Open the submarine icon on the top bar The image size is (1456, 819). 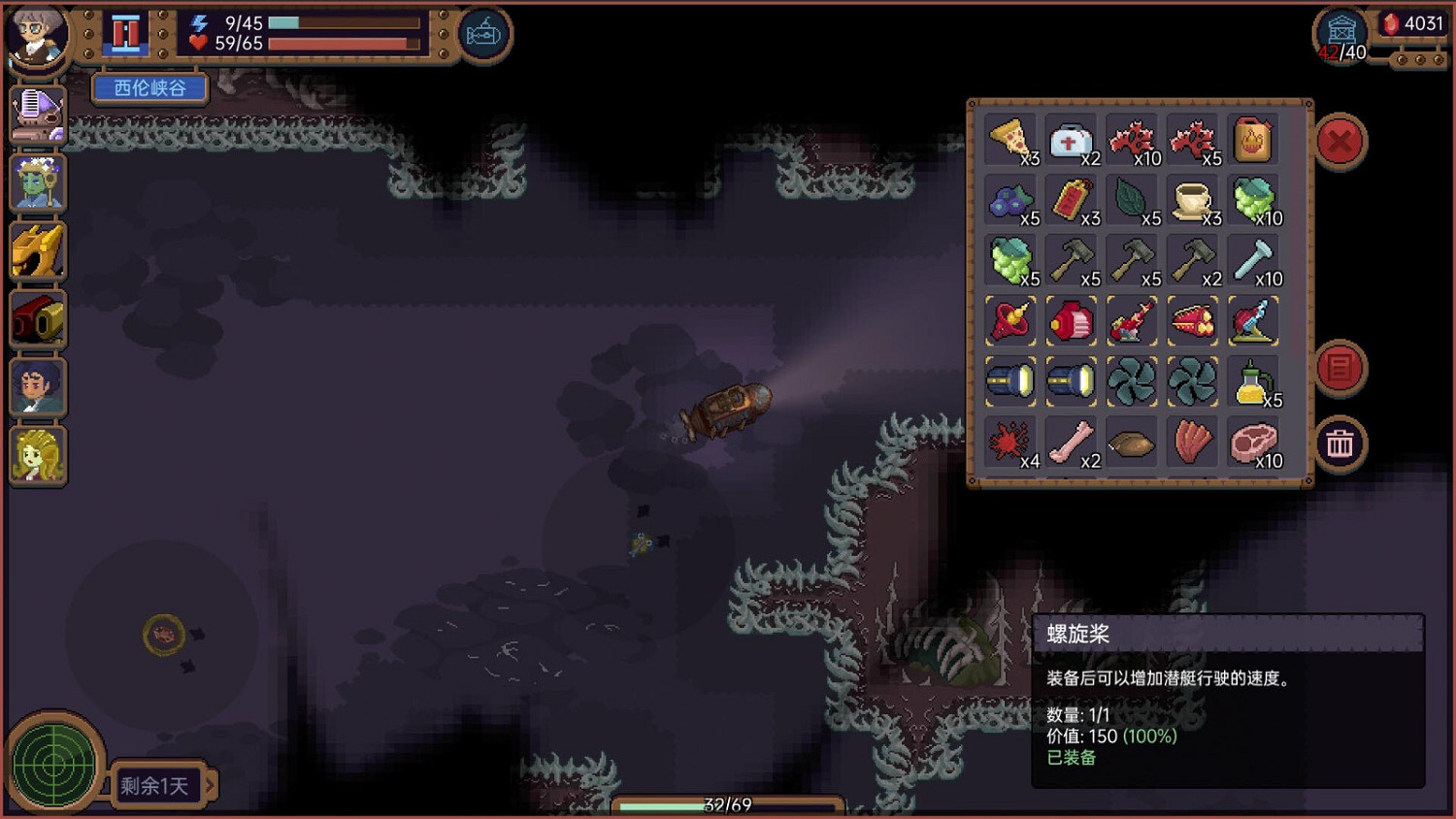coord(482,32)
